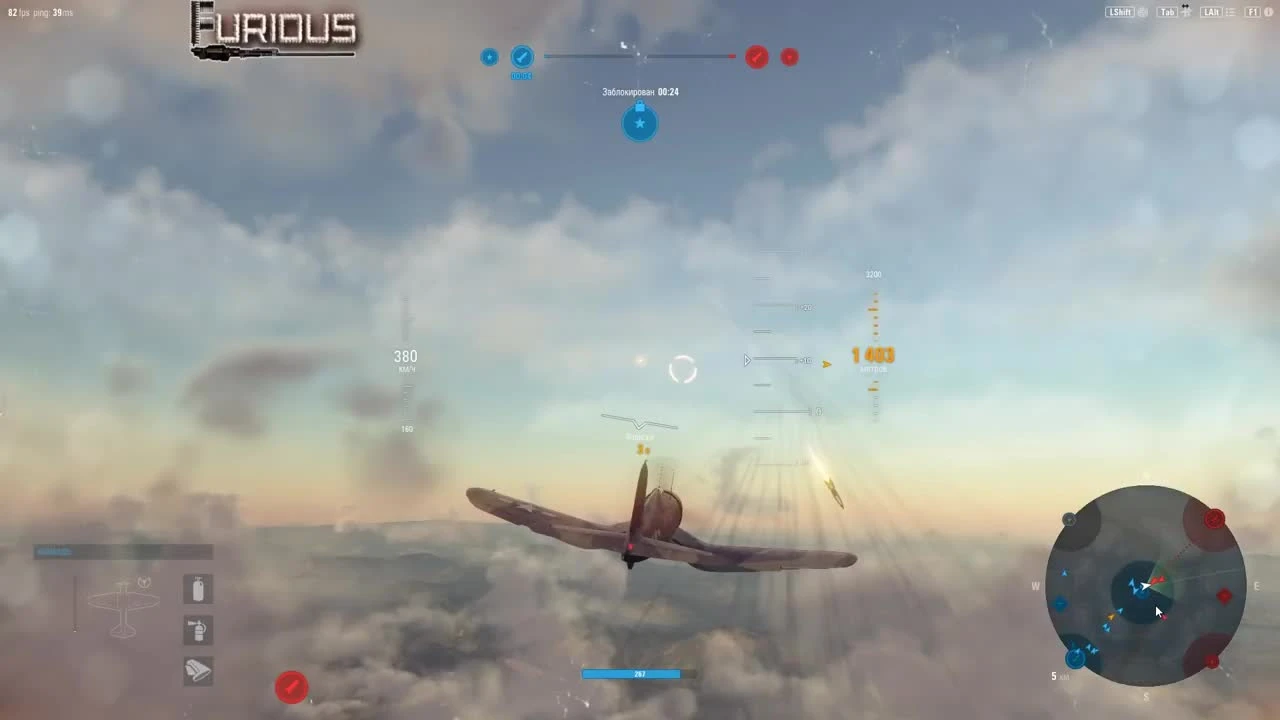Screen dimensions: 1280x720
Task: Click the blue health bar showing 267
Action: [632, 674]
